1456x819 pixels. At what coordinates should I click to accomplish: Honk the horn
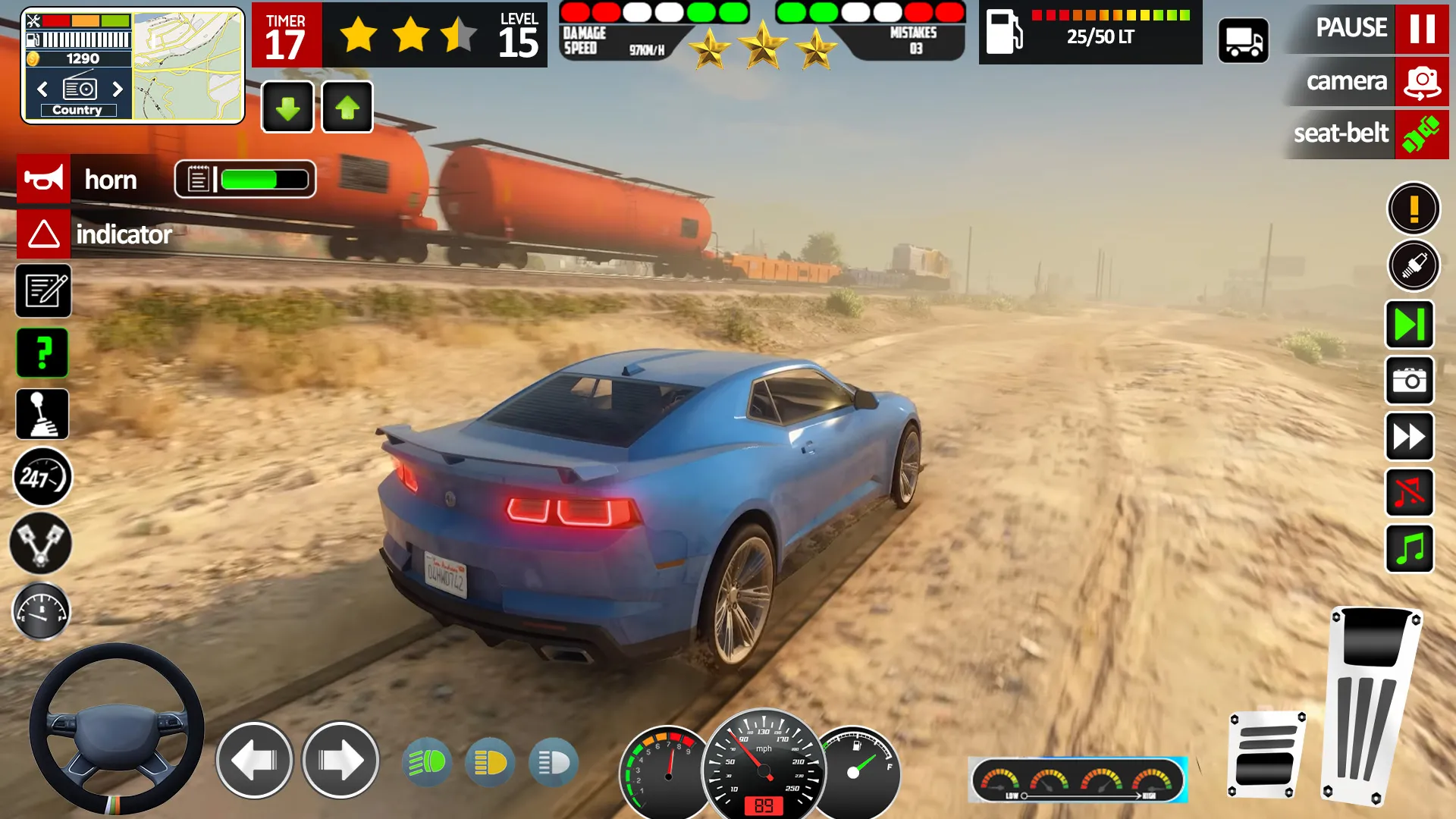point(43,180)
